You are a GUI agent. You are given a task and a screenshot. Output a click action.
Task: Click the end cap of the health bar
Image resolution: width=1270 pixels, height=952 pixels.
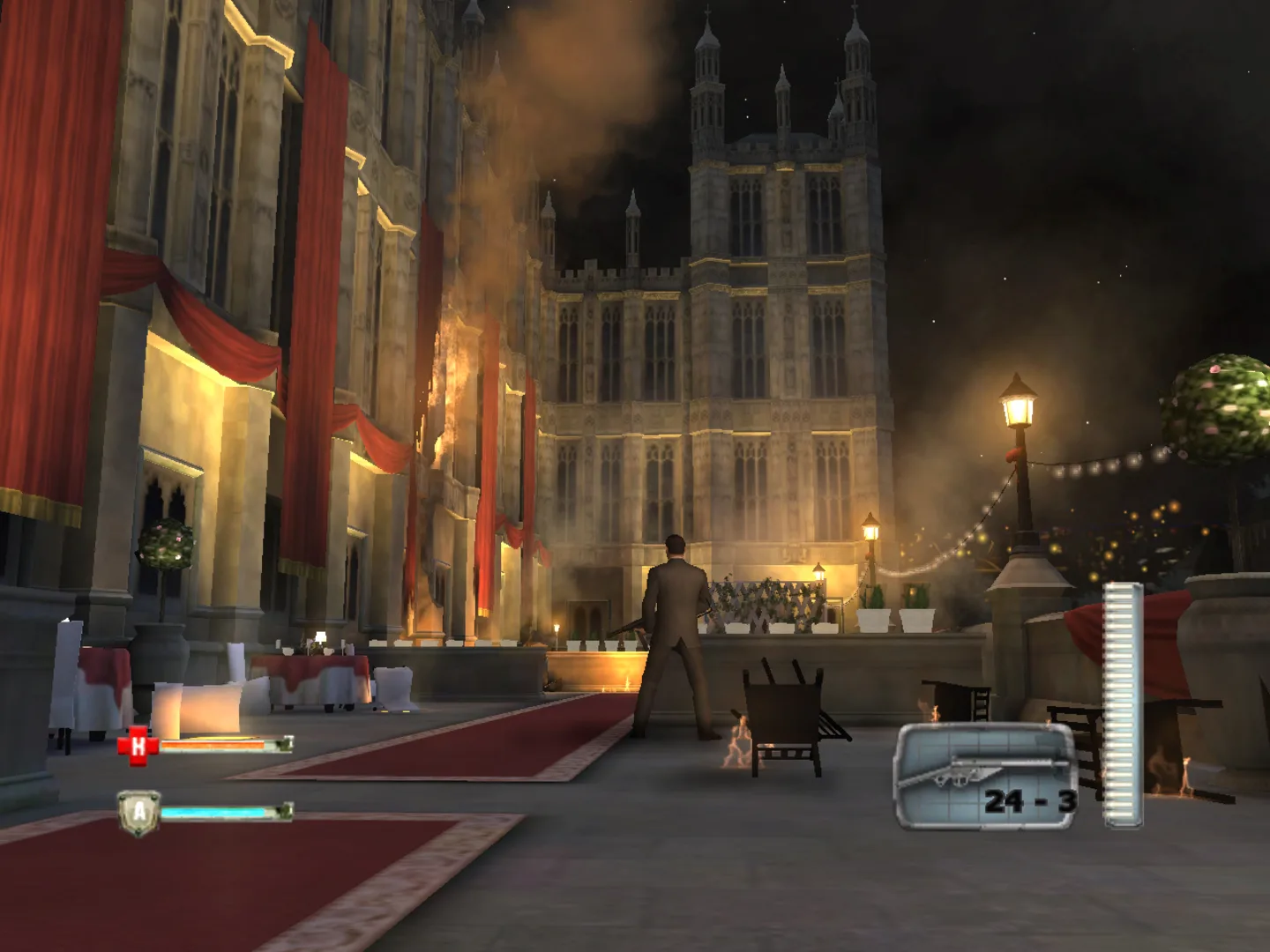pyautogui.click(x=285, y=745)
